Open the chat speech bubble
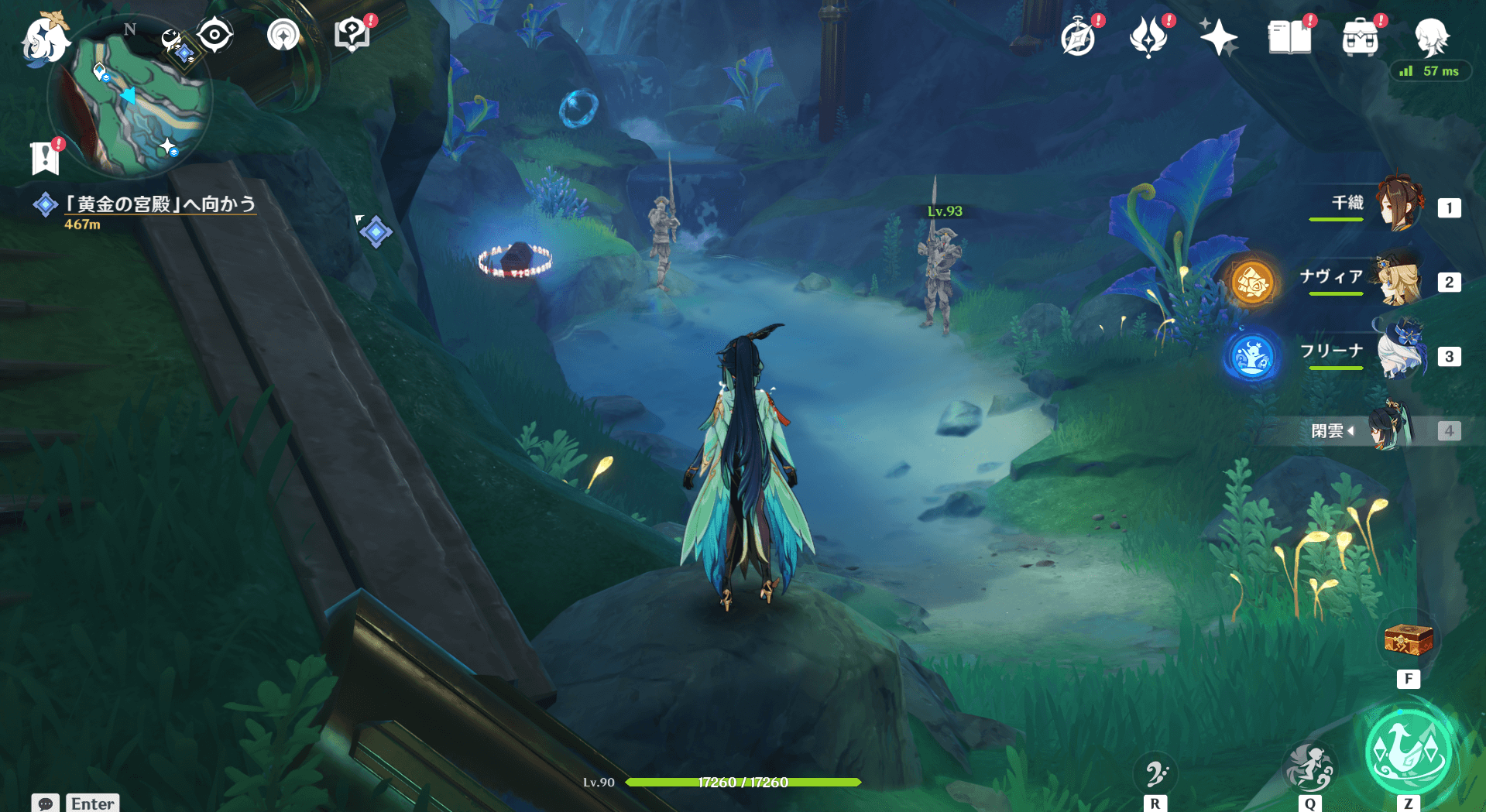The height and width of the screenshot is (812, 1486). point(46,803)
